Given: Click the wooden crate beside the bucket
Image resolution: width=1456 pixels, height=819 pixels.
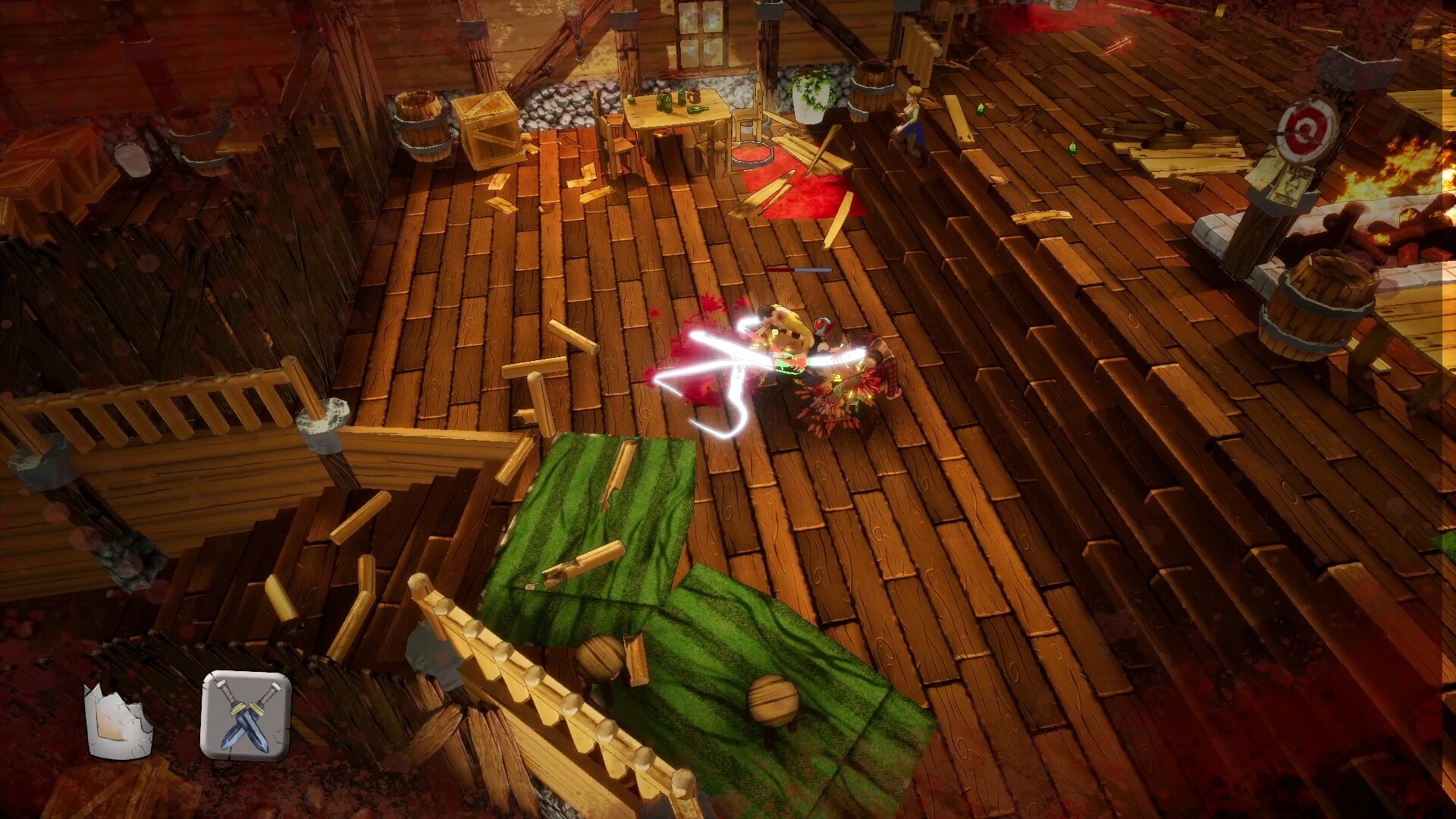Looking at the screenshot, I should (x=489, y=129).
